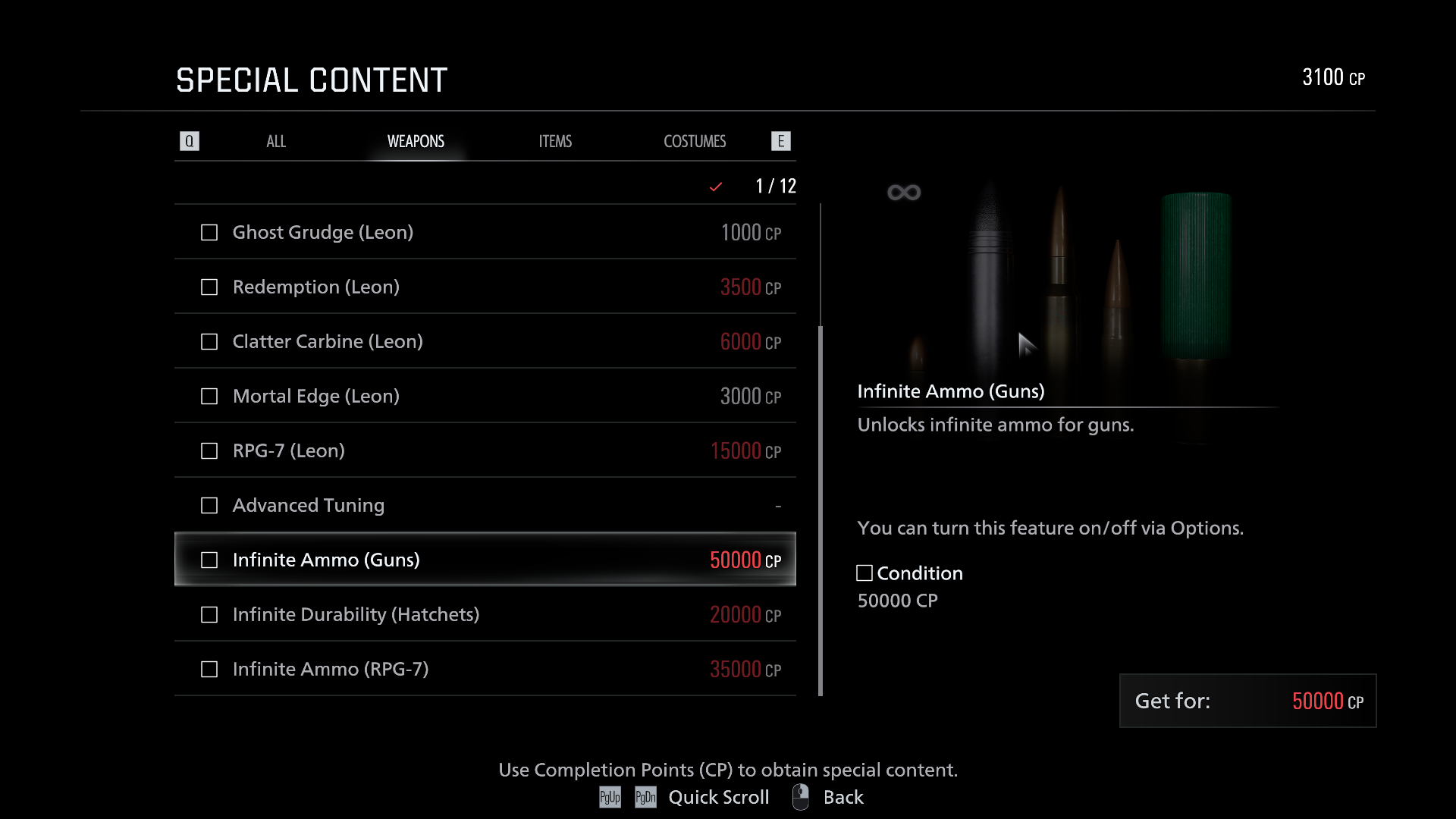Tick the Infinite Ammo (RPG-7) checkbox
Viewport: 1456px width, 819px height.
209,670
